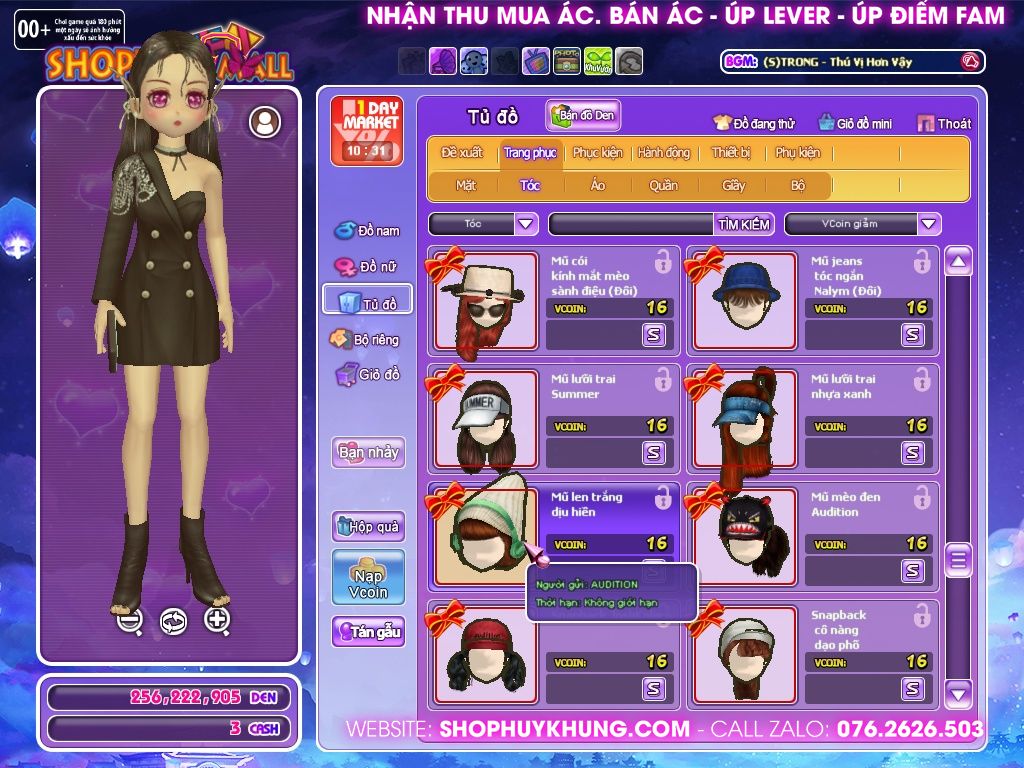Switch to the Đề xuất tab
Image resolution: width=1024 pixels, height=768 pixels.
(x=461, y=153)
